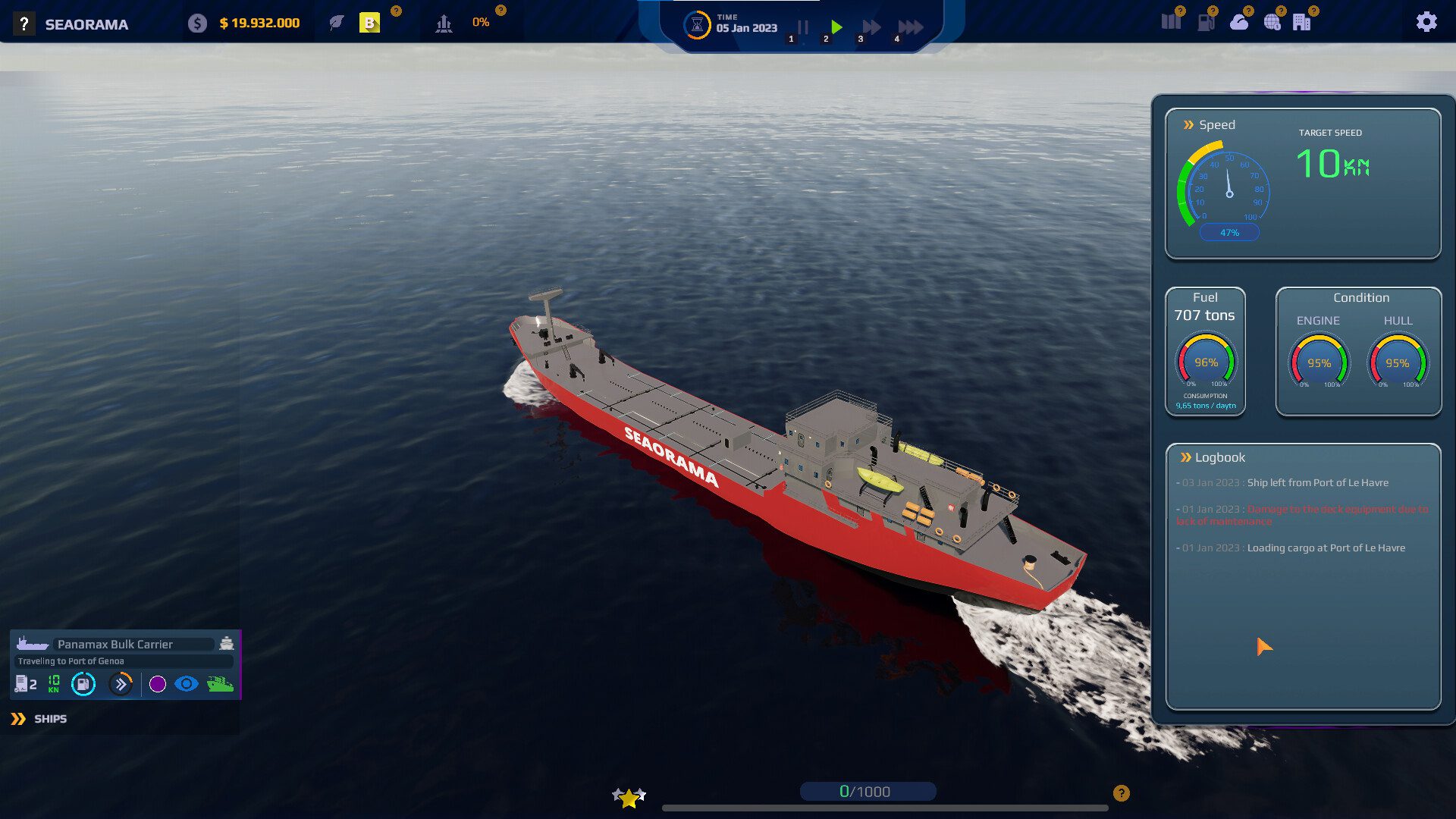1456x819 pixels.
Task: Expand the Logbook panel chevron
Action: [1185, 457]
